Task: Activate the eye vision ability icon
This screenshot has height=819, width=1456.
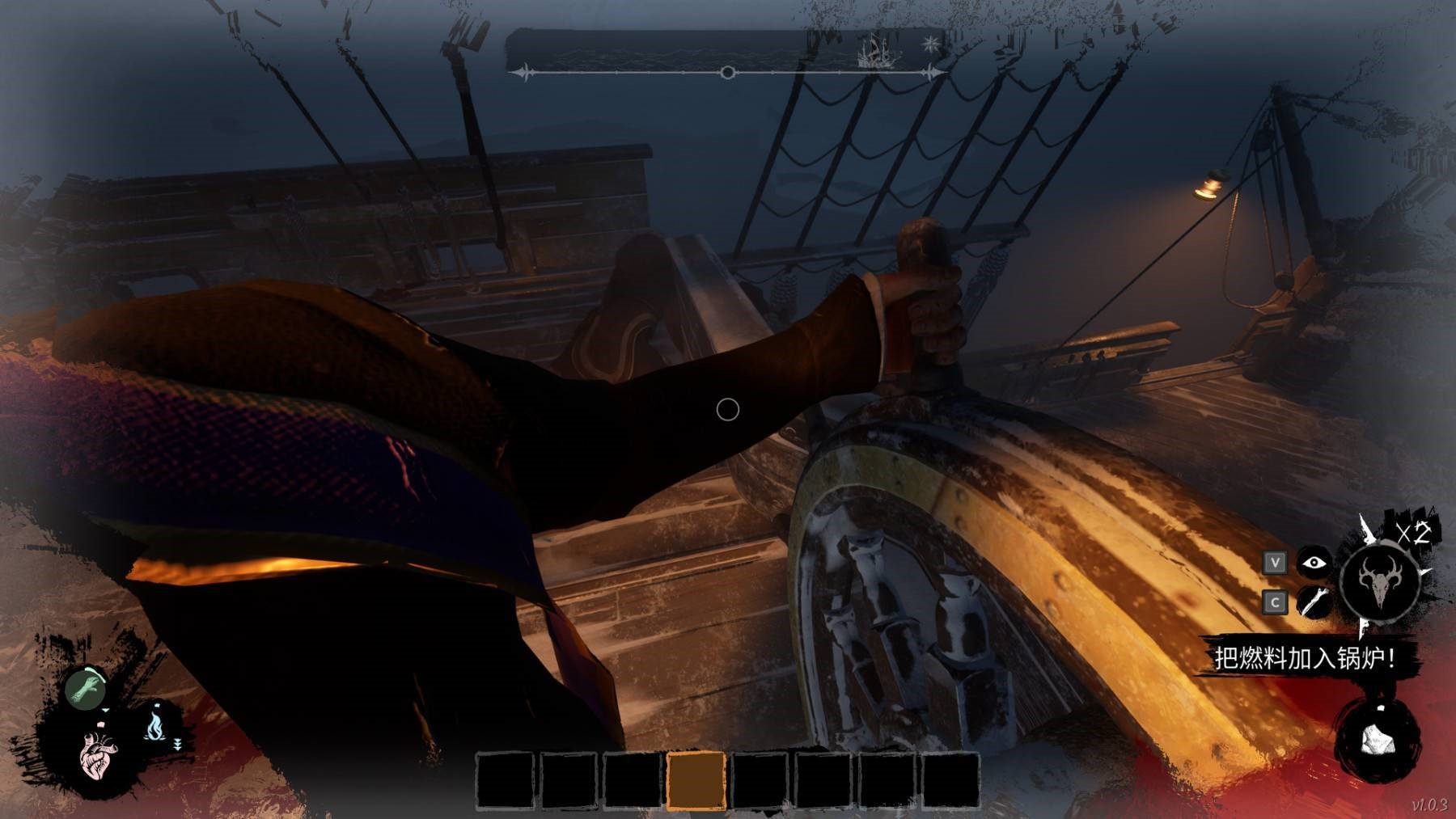Action: click(x=1314, y=562)
